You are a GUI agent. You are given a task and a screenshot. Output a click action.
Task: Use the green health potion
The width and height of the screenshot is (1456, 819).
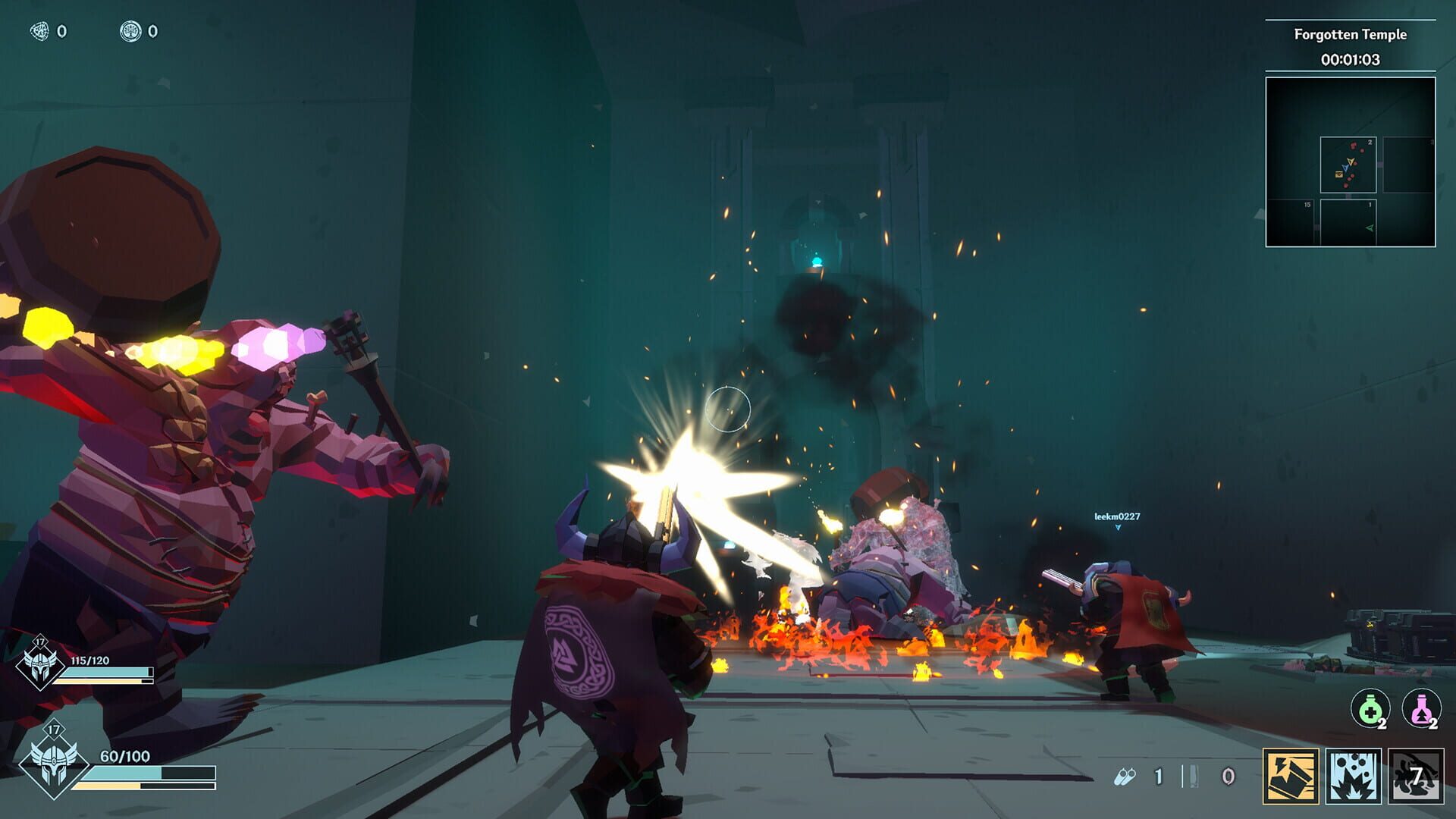[1370, 710]
